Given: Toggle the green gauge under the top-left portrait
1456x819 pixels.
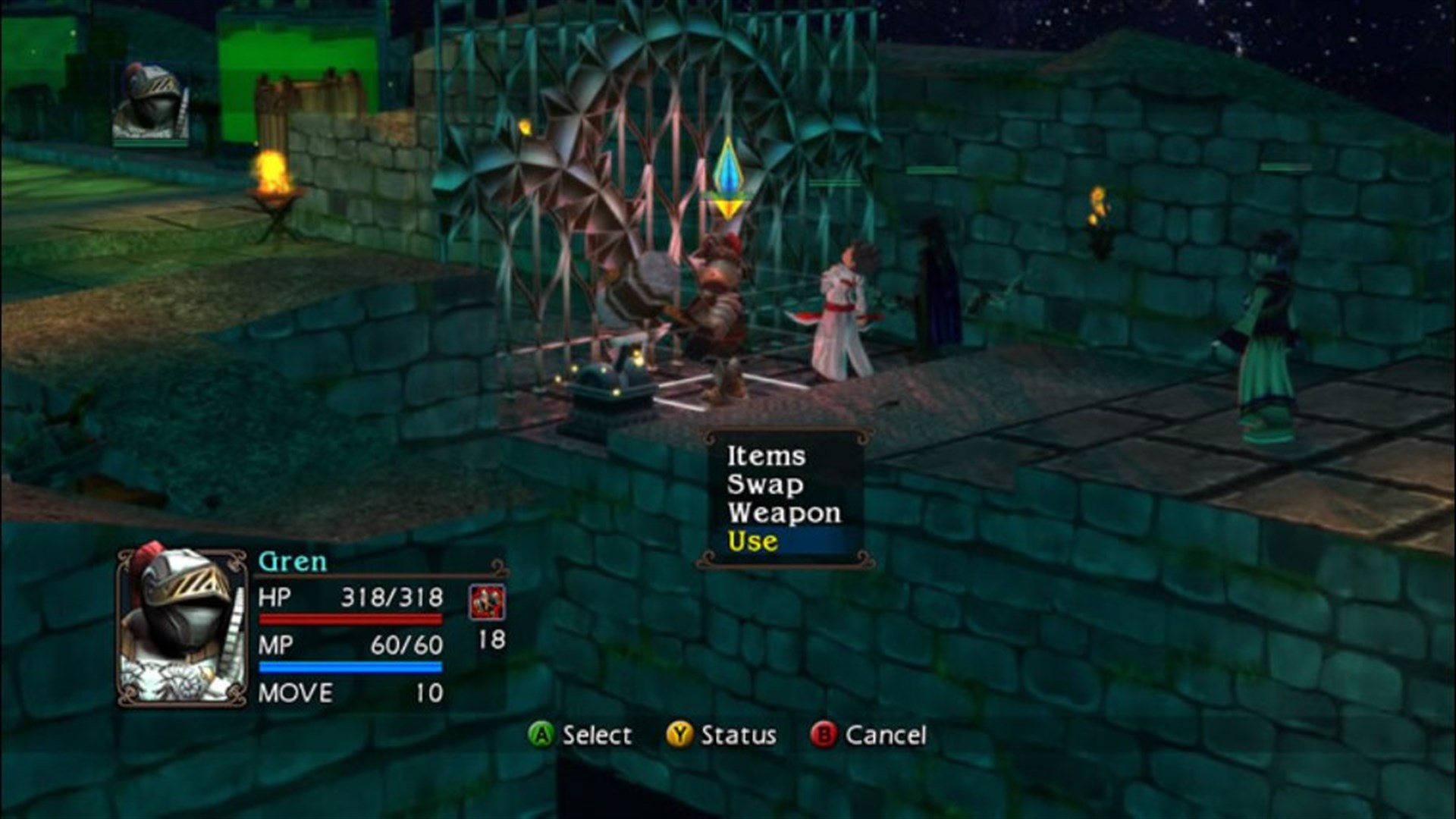Looking at the screenshot, I should click(x=149, y=143).
